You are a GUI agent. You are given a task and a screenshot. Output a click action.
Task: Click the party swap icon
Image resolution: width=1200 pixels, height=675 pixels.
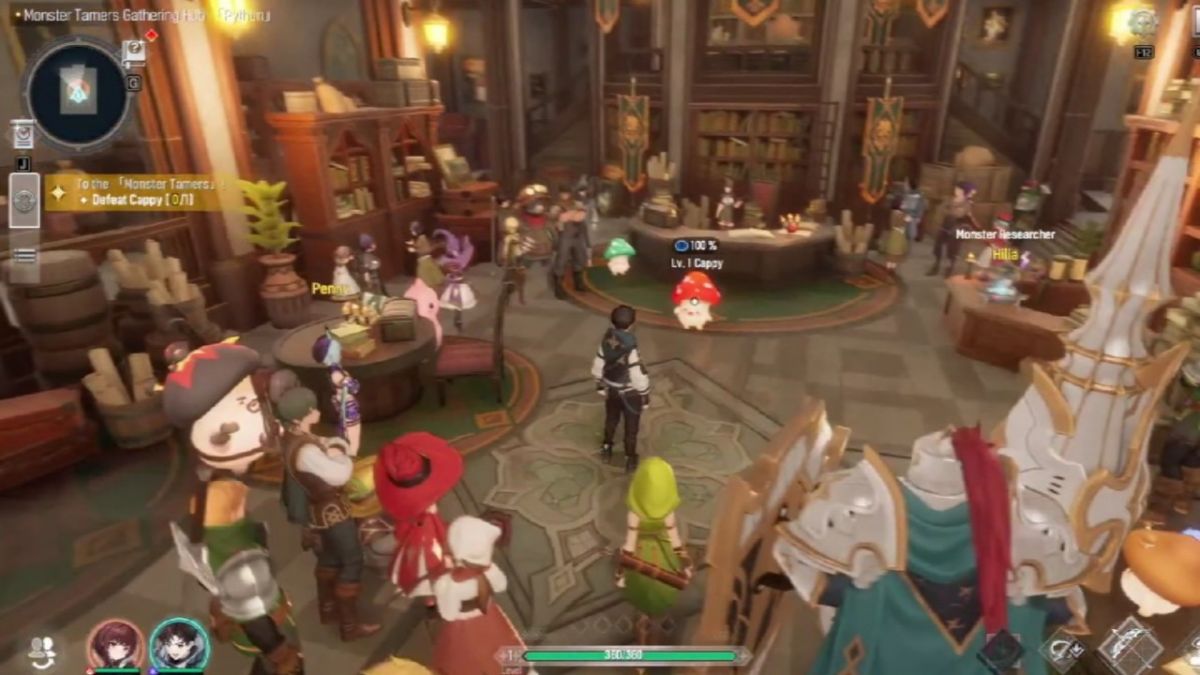(42, 650)
